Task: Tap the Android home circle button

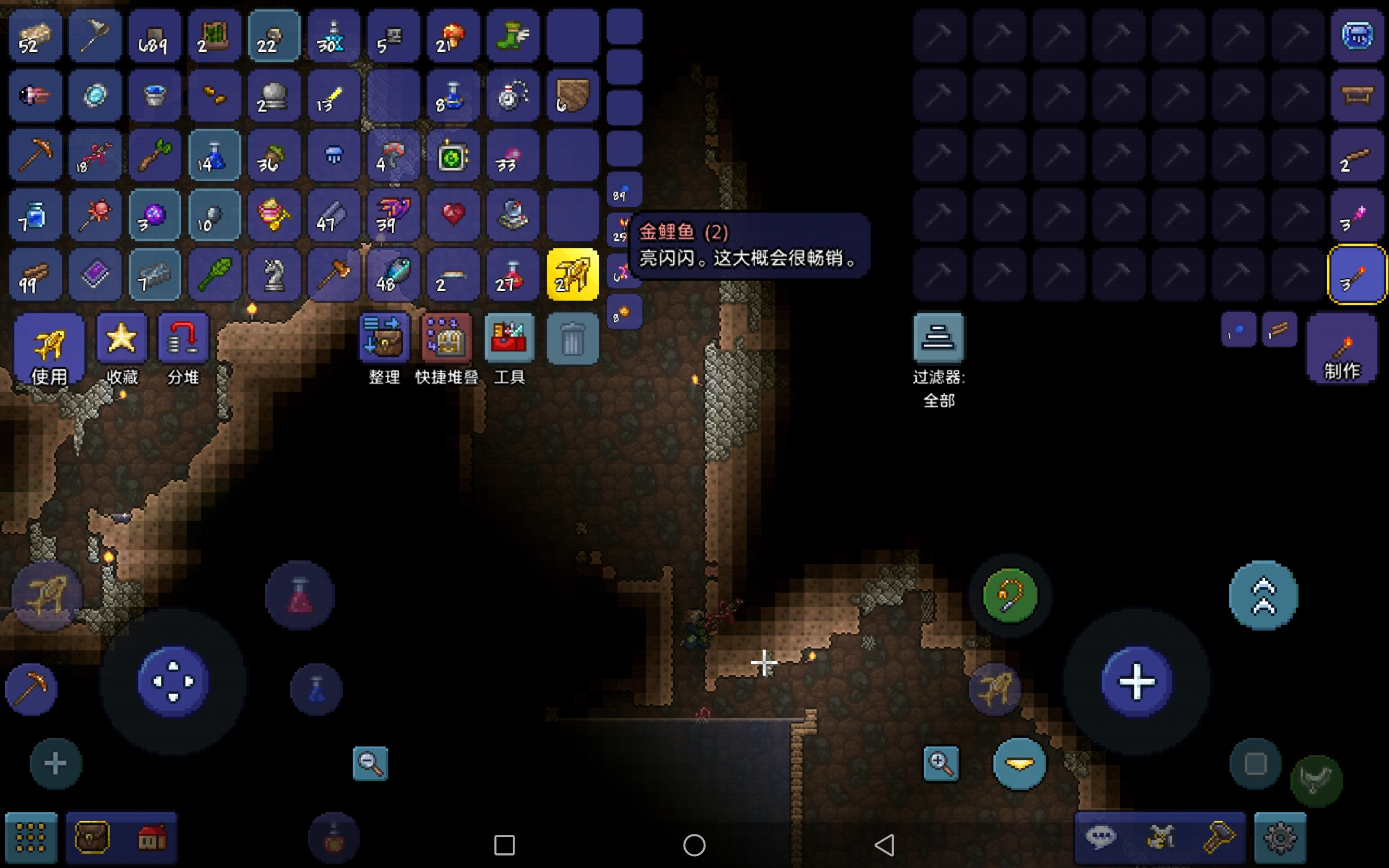Action: pyautogui.click(x=694, y=845)
